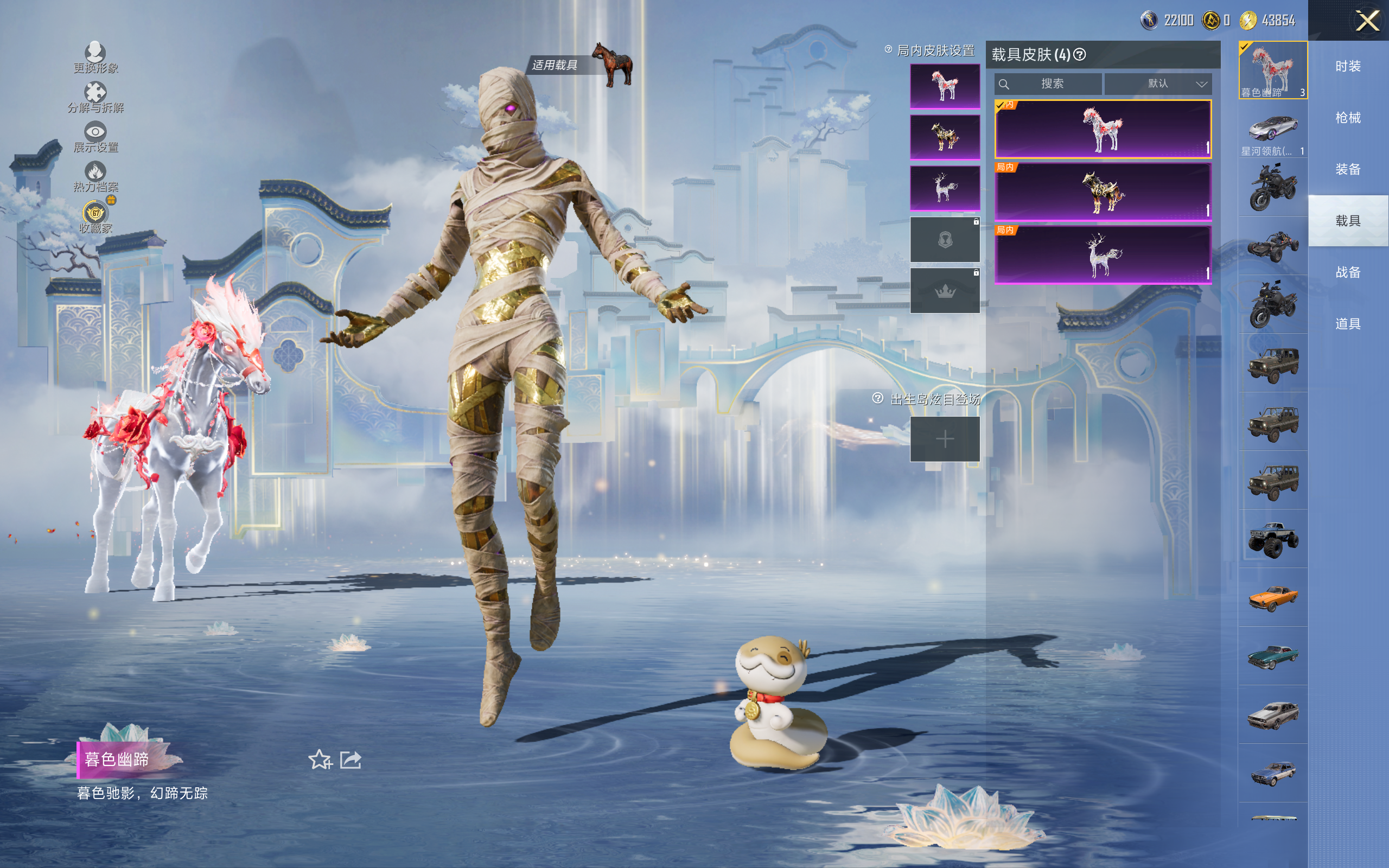
Task: Open the 默认 sort dropdown
Action: point(1158,84)
